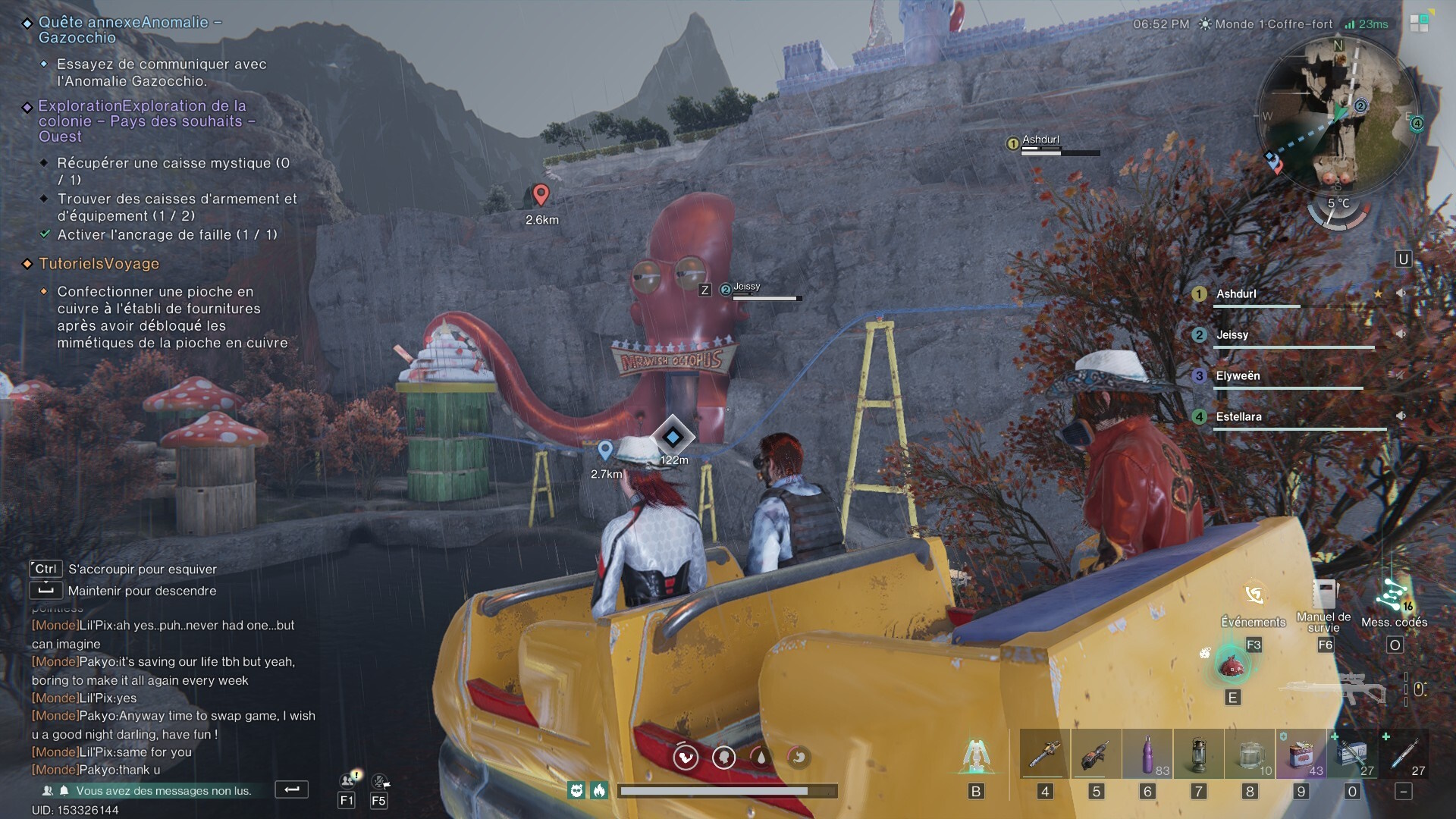Open the grid menu icon beside ping

(1419, 24)
